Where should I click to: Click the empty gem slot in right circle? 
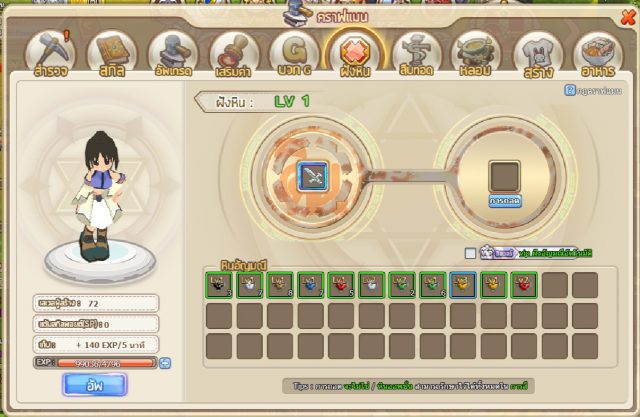pyautogui.click(x=503, y=175)
